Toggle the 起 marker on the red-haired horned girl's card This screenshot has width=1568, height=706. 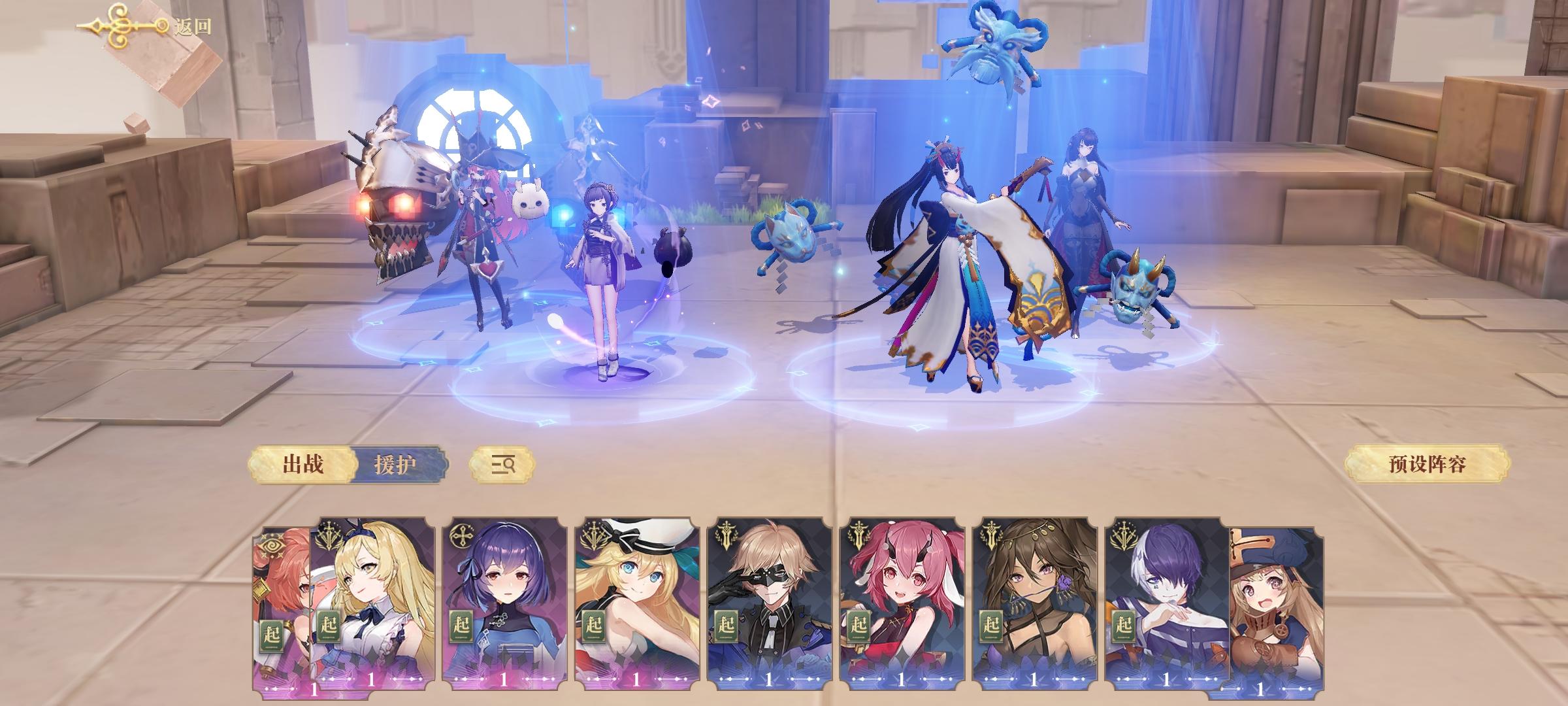(858, 624)
